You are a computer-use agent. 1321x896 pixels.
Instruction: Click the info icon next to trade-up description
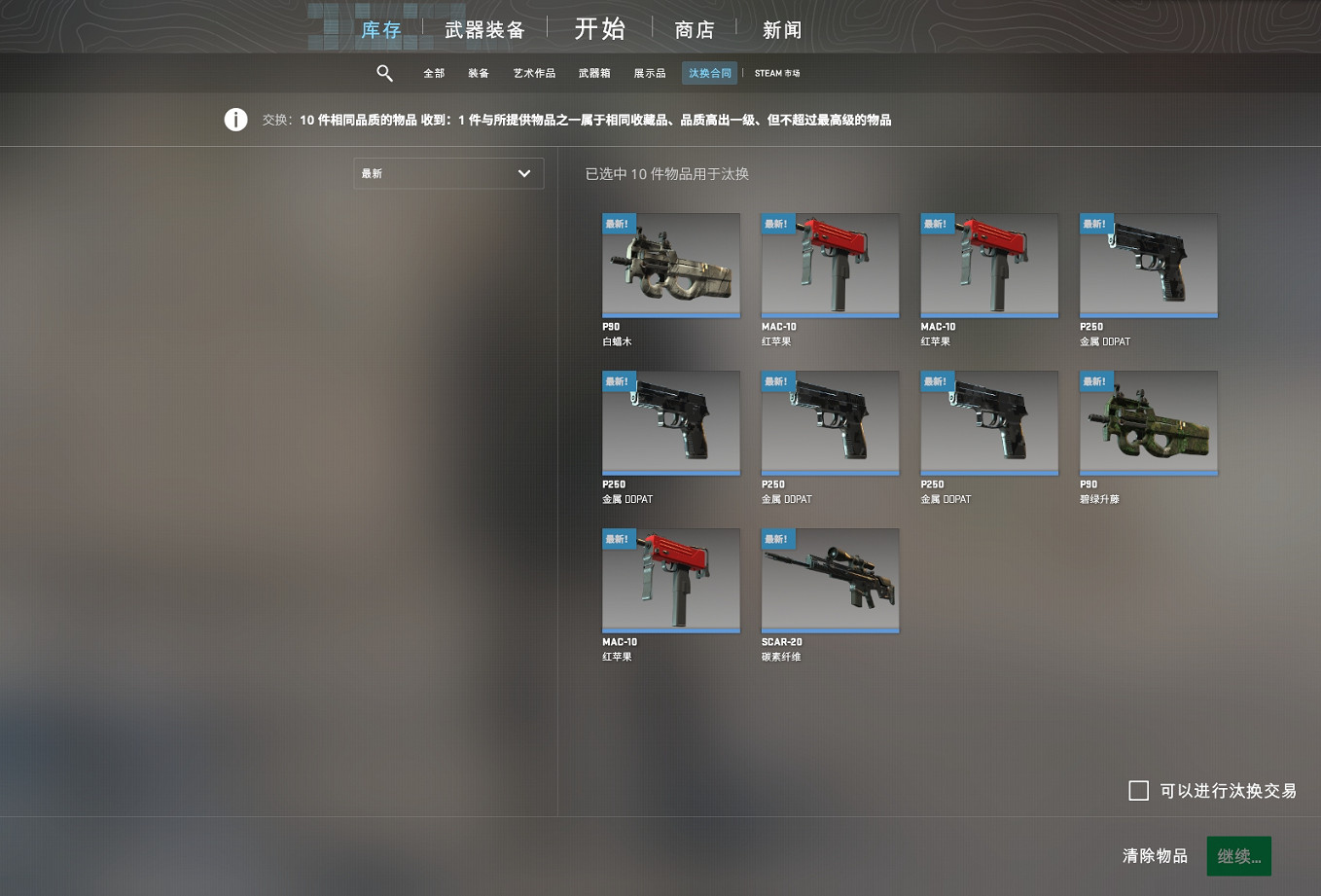tap(235, 119)
